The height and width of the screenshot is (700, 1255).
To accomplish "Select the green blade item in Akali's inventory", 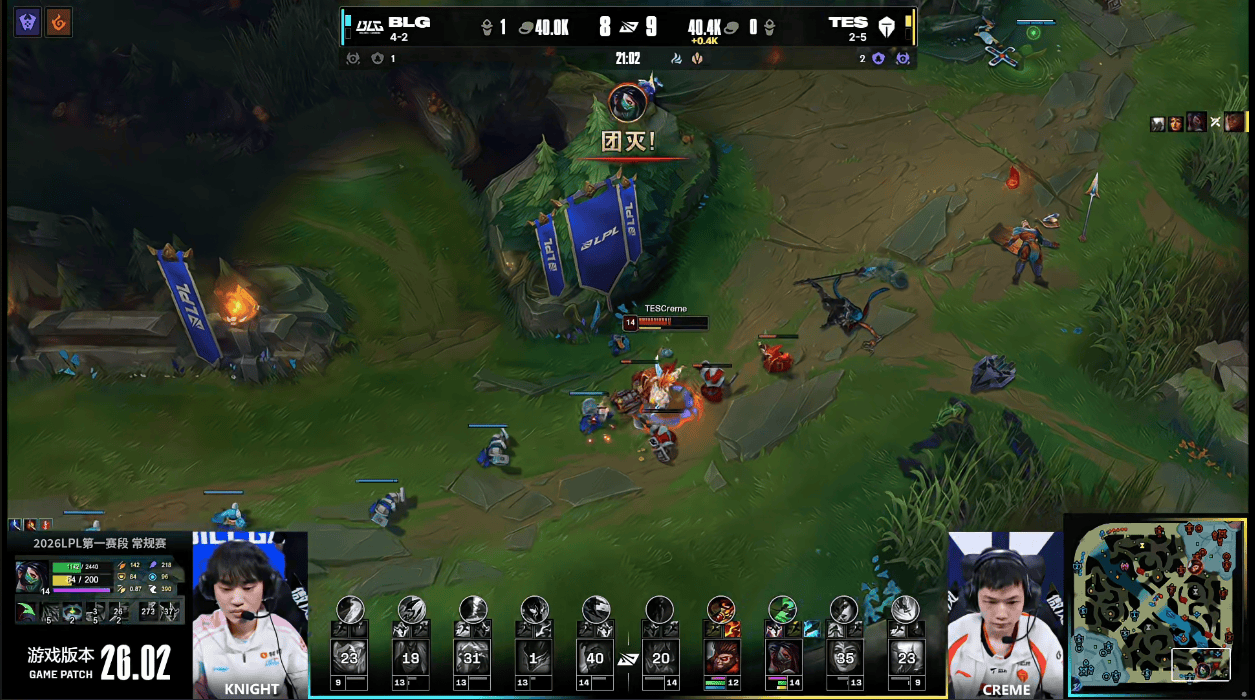I will tap(28, 611).
